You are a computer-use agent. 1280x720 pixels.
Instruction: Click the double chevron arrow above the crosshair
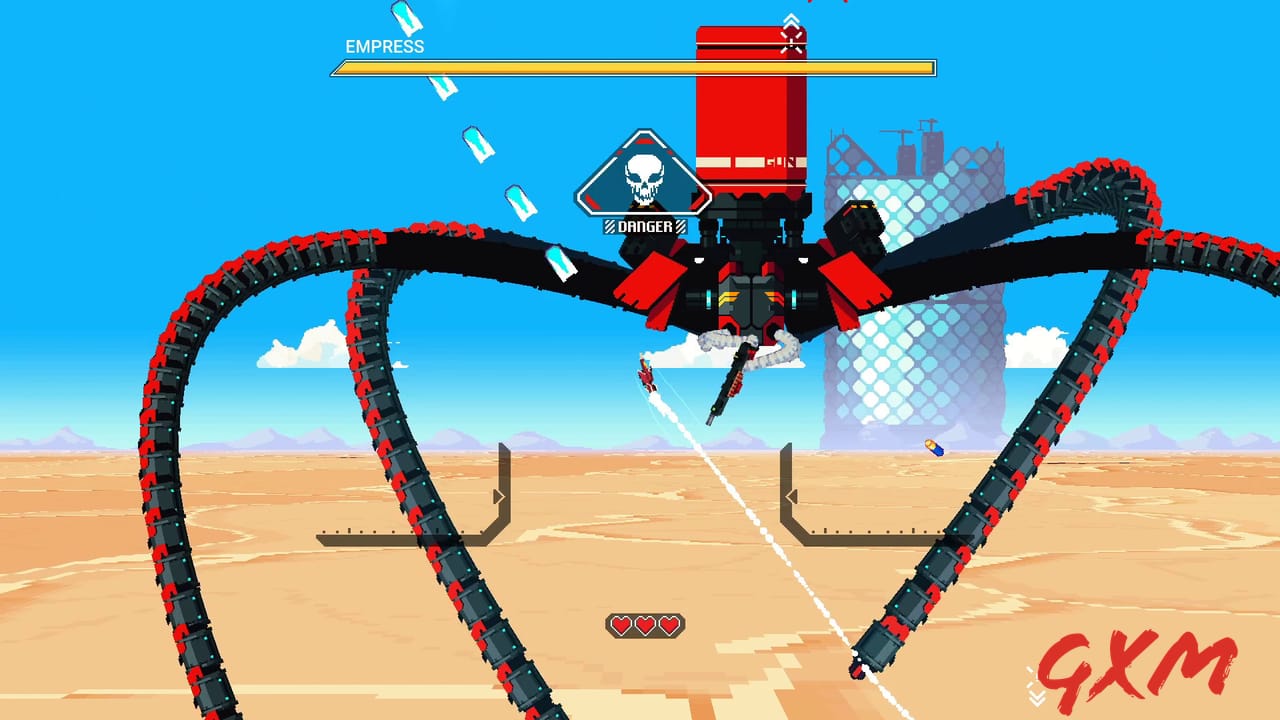point(791,17)
